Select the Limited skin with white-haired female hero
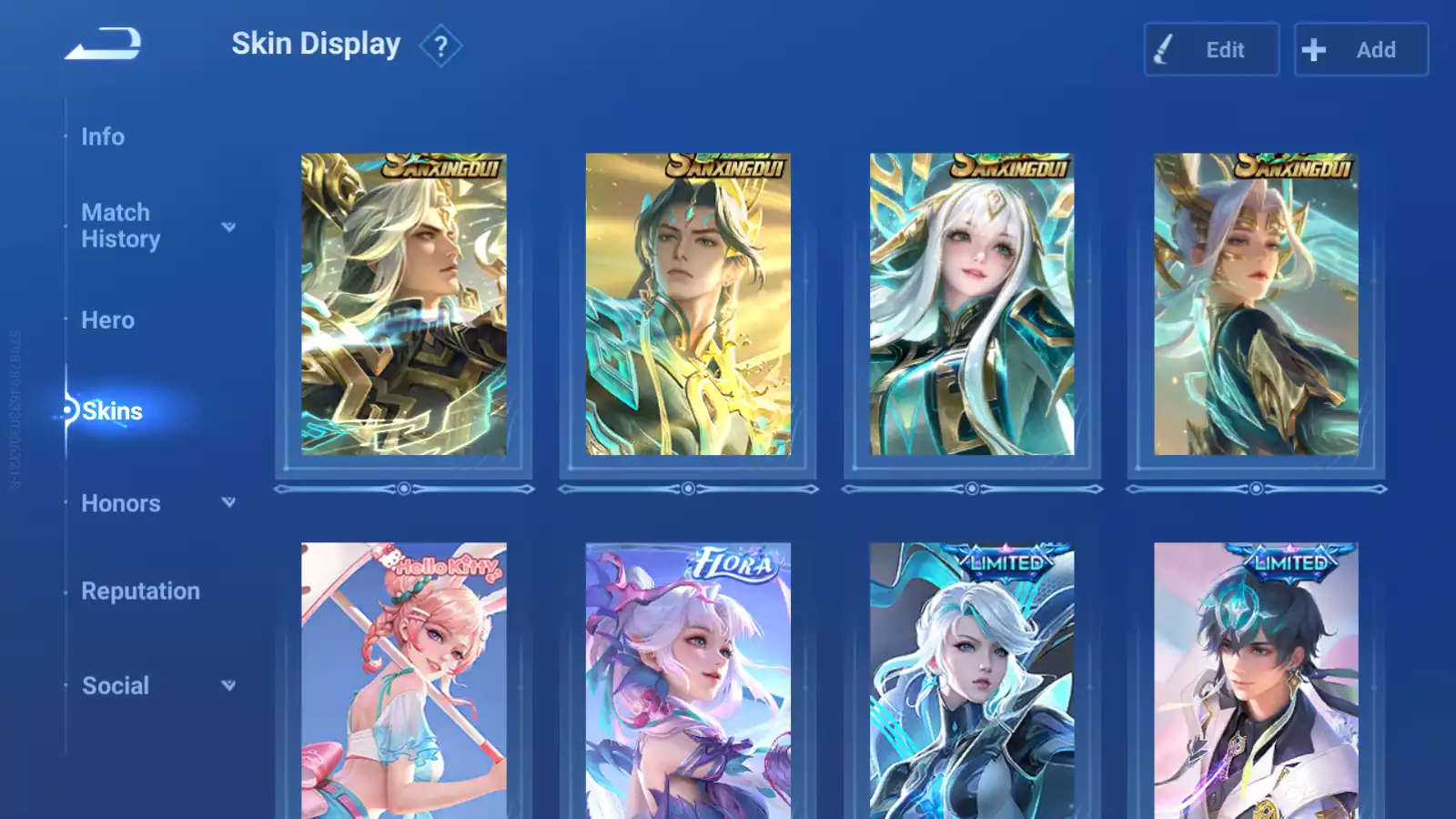Viewport: 1456px width, 819px height. pyautogui.click(x=972, y=681)
